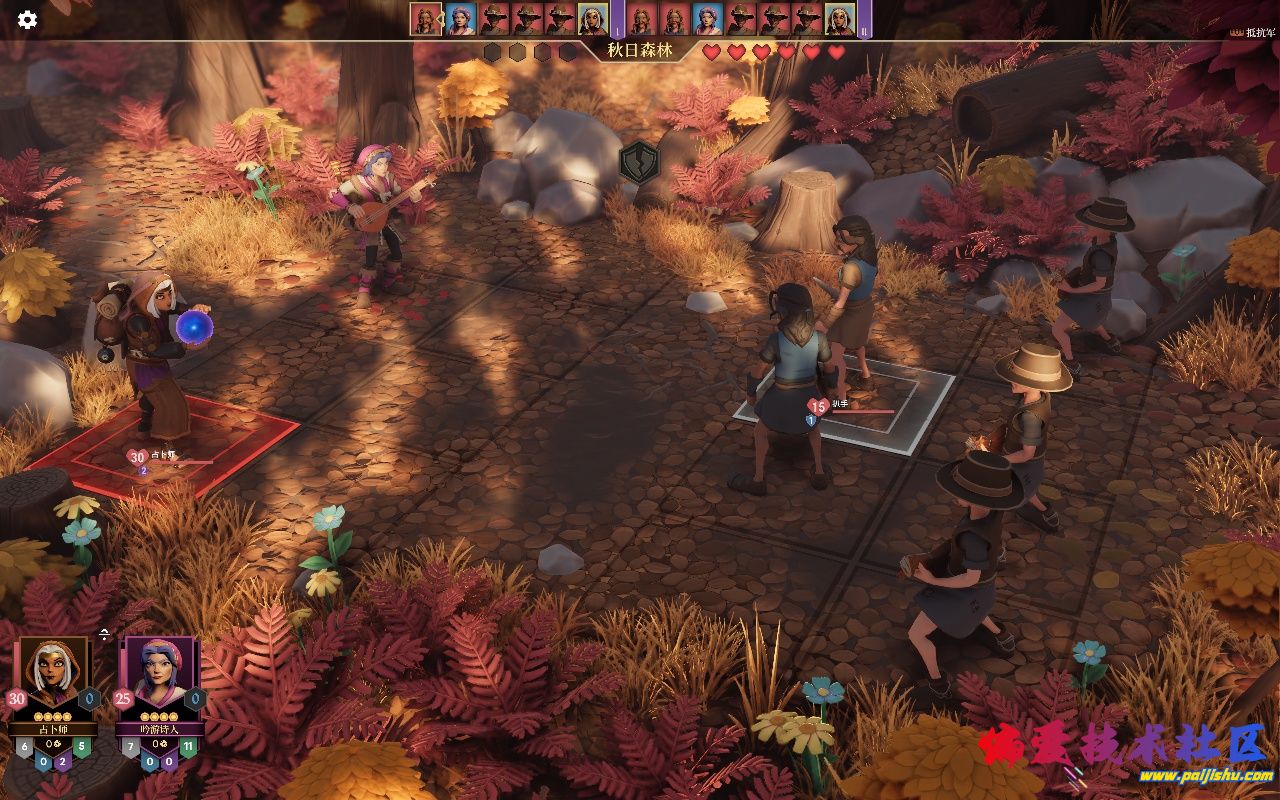Click the round II banner in turn order
The width and height of the screenshot is (1280, 800).
(864, 20)
